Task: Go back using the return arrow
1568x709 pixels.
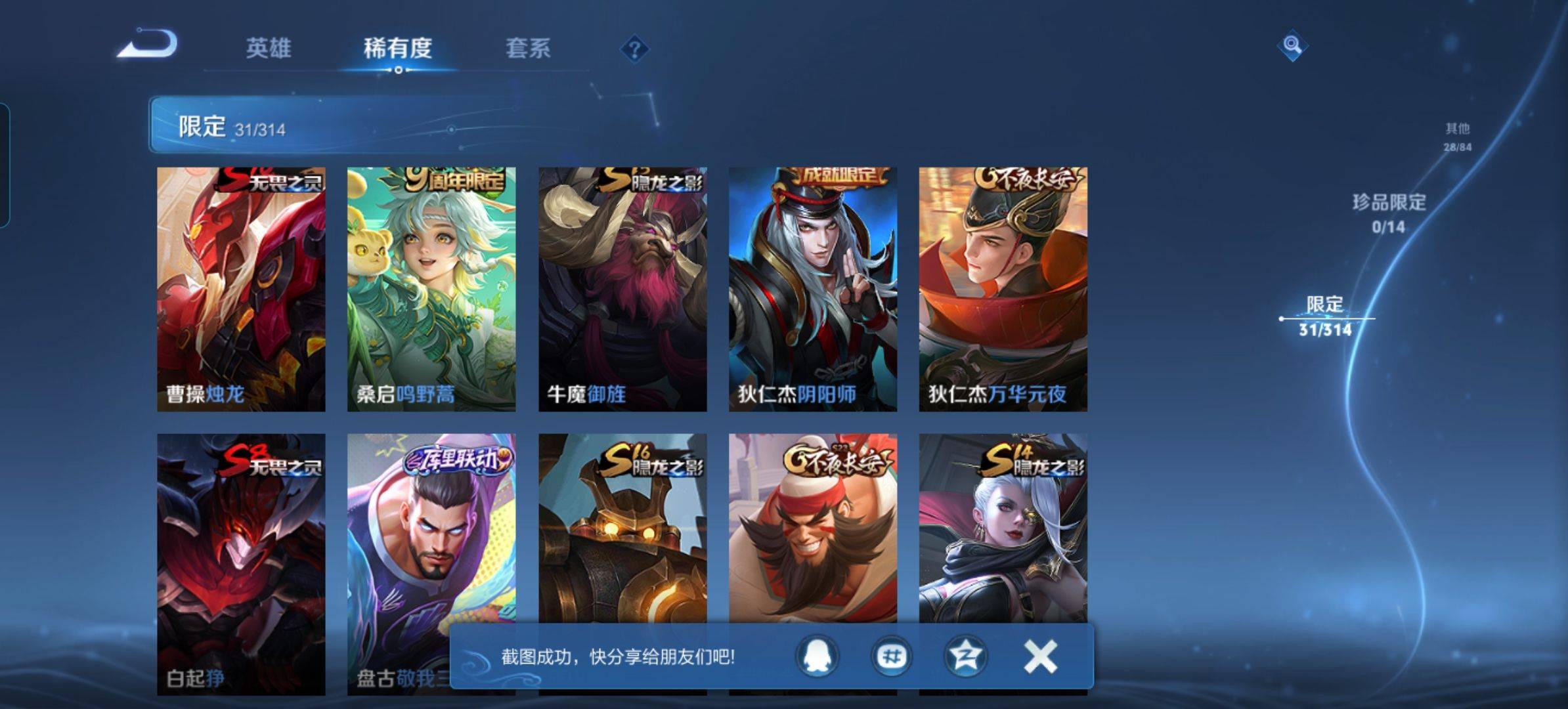Action: coord(148,45)
